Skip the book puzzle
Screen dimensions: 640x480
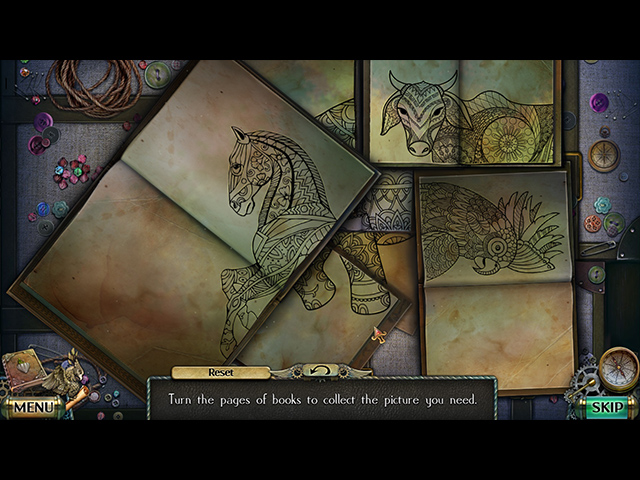[607, 407]
